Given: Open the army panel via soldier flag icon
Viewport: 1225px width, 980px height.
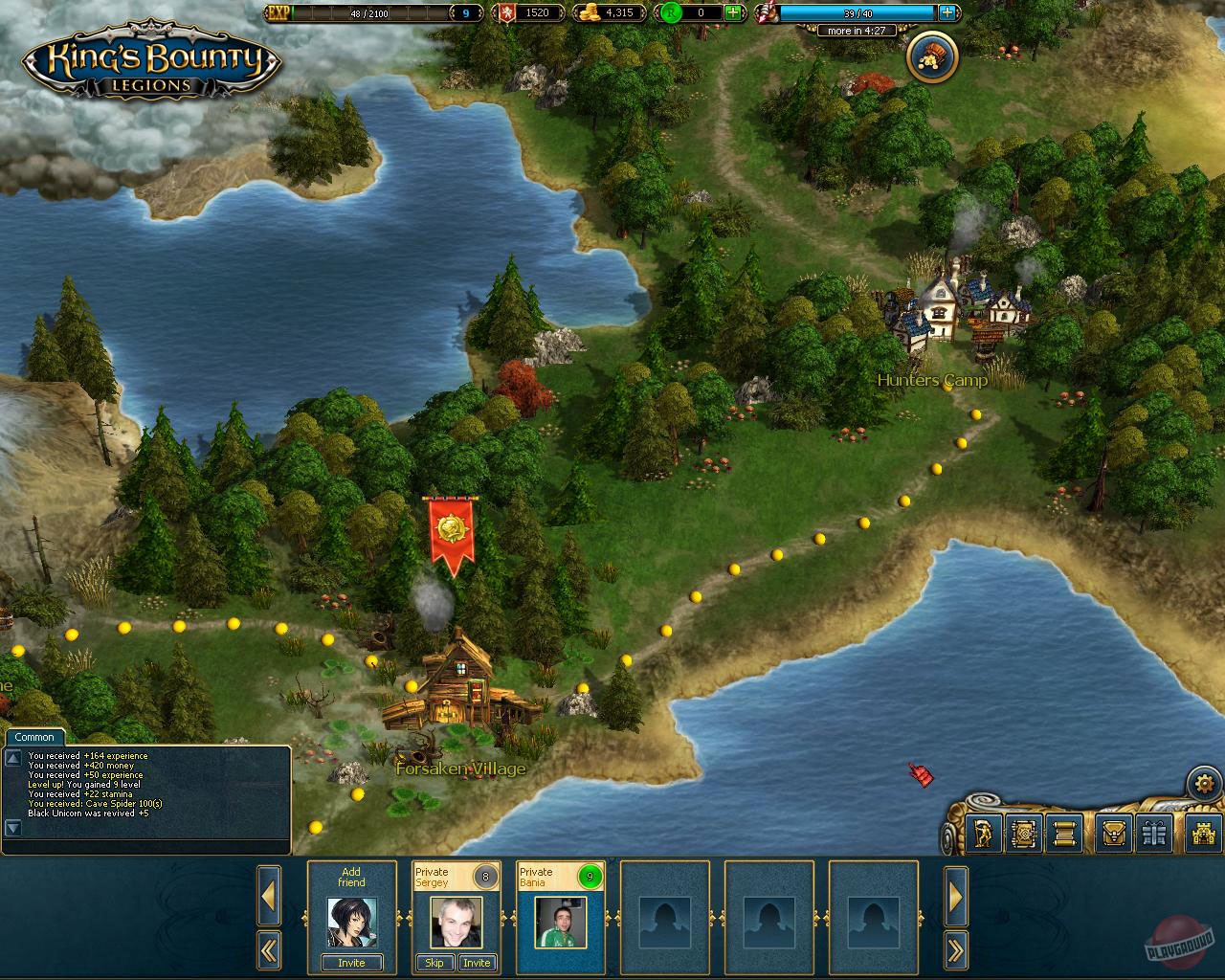Looking at the screenshot, I should click(984, 834).
